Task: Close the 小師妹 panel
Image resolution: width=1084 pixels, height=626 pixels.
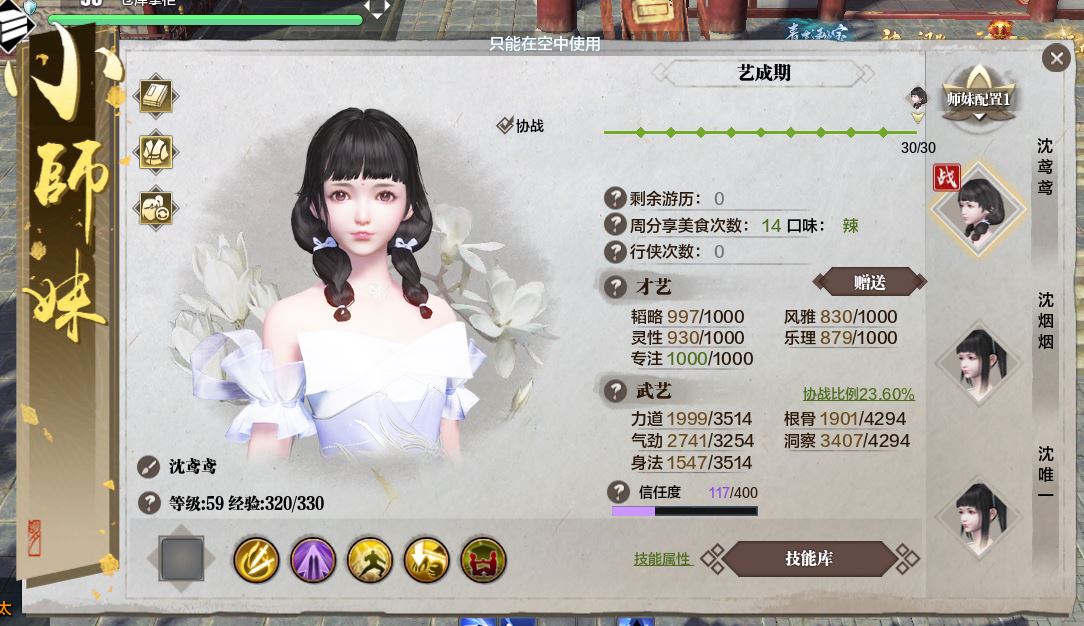Action: (1056, 58)
